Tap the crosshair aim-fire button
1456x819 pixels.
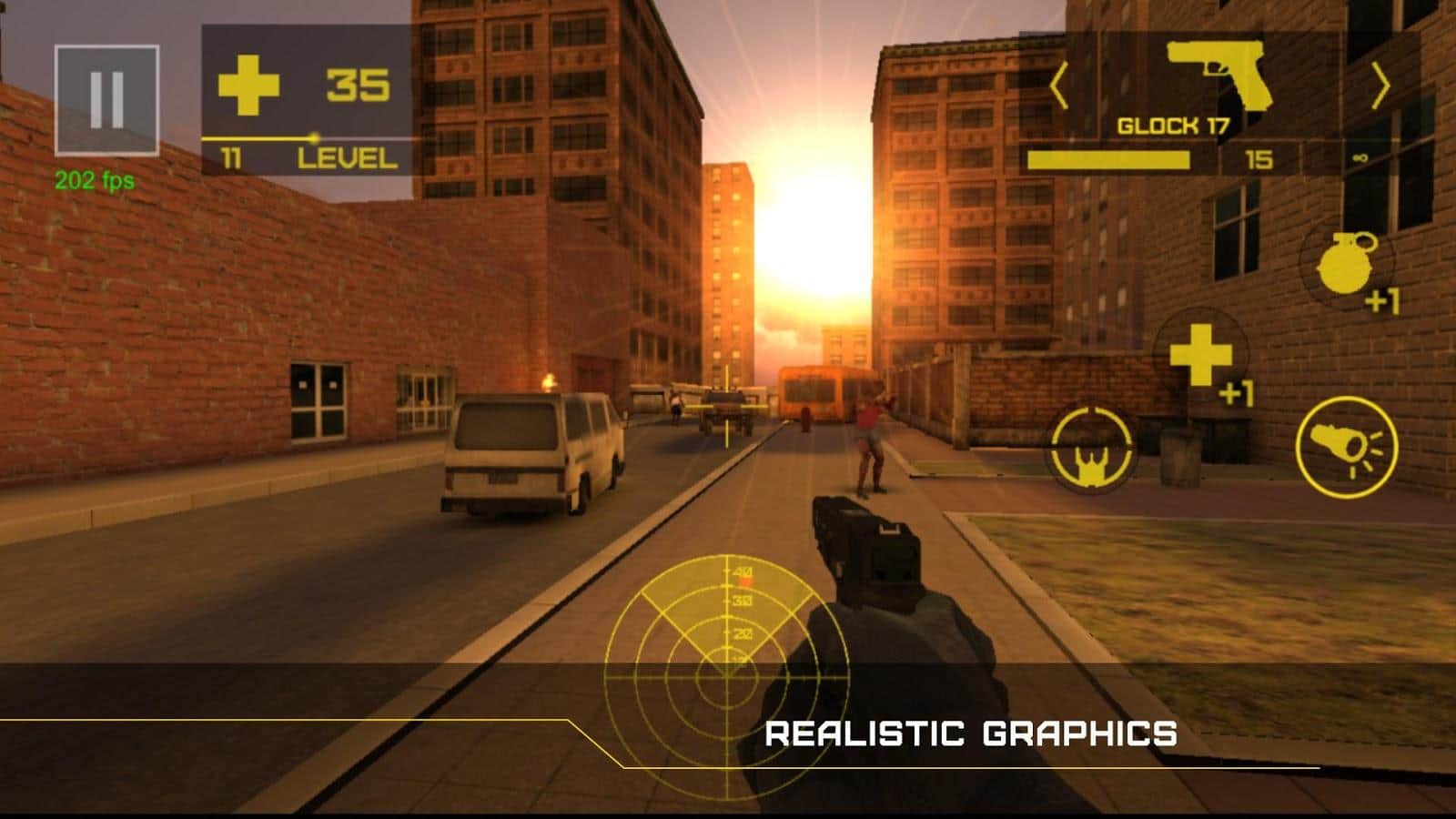click(x=1091, y=445)
